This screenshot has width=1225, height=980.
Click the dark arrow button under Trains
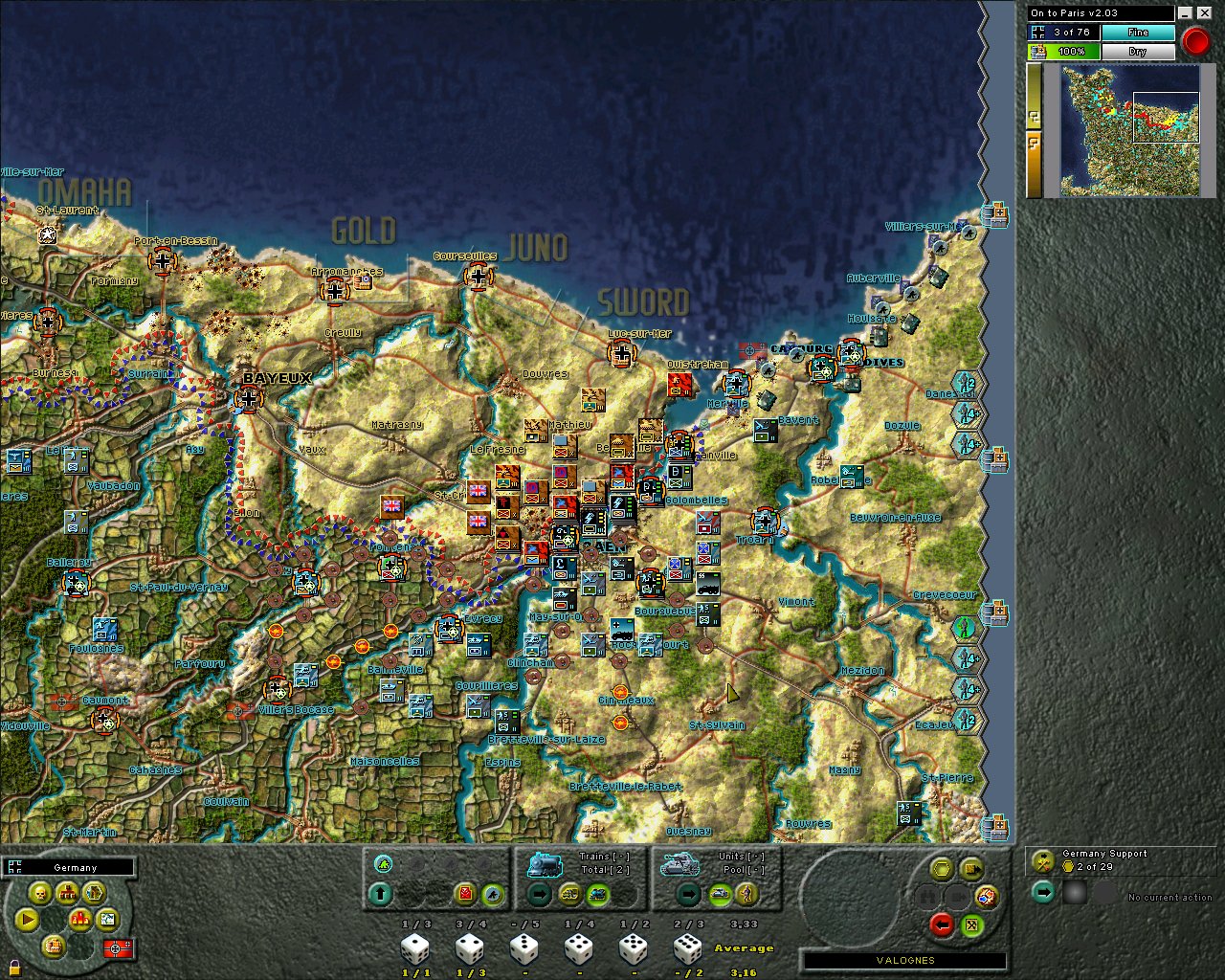click(539, 895)
